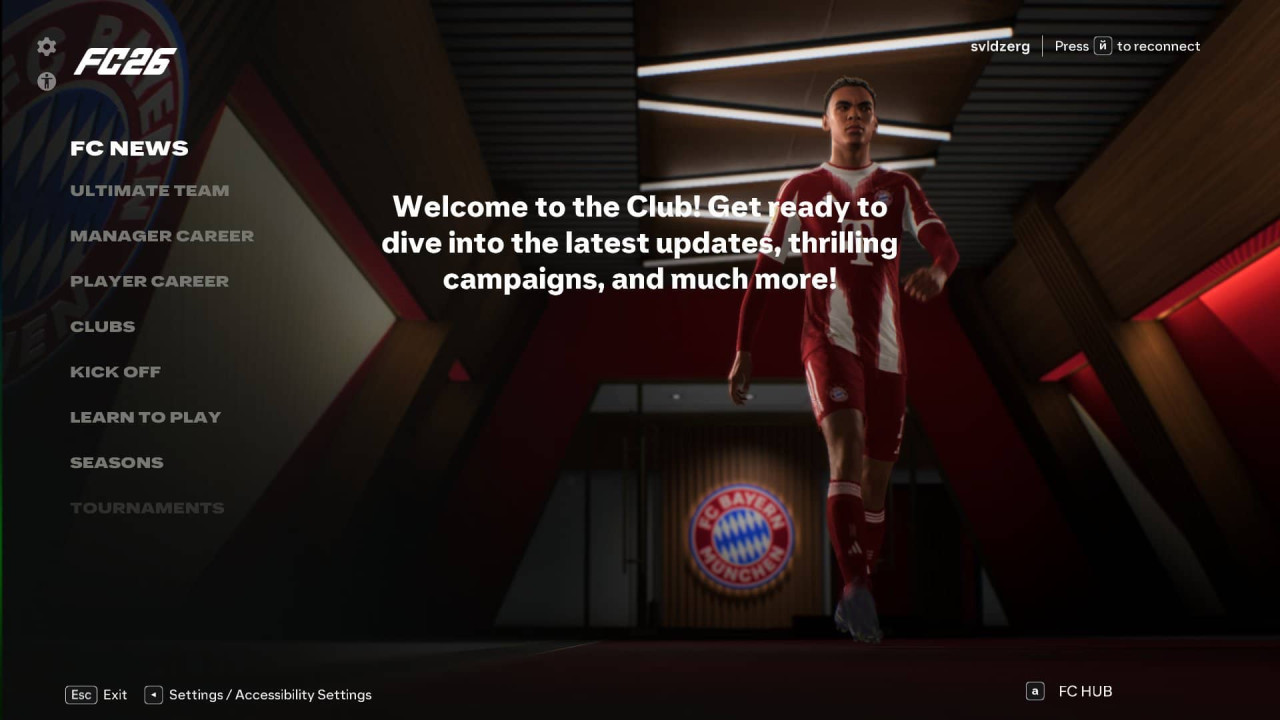Select the Tournaments entry
The height and width of the screenshot is (720, 1280).
tap(147, 508)
